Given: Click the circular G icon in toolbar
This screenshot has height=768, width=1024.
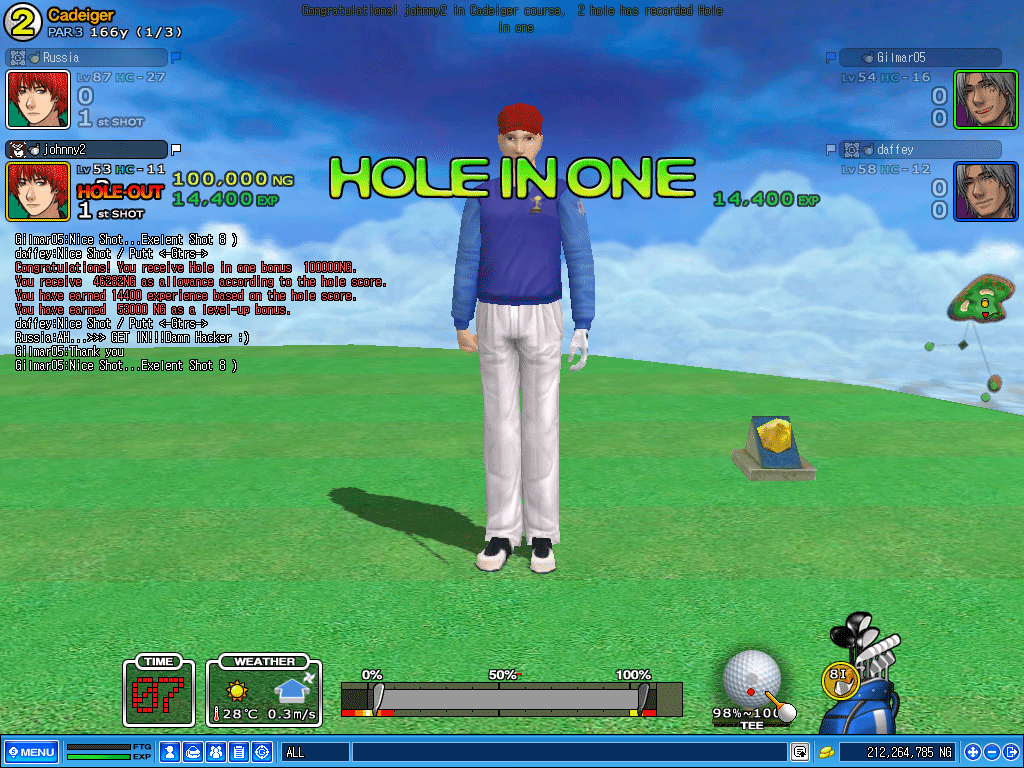Looking at the screenshot, I should pyautogui.click(x=262, y=752).
